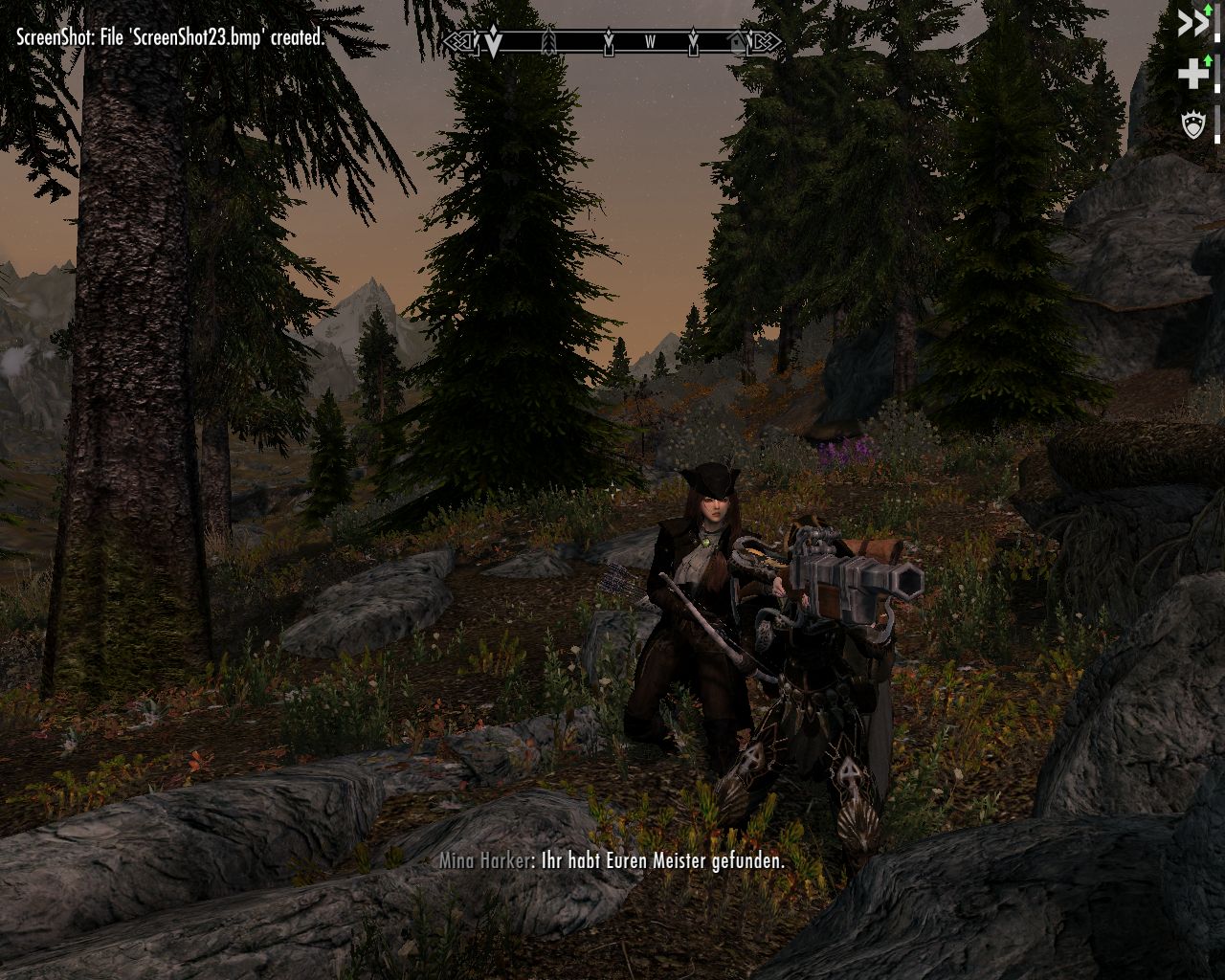Select the crowned shield armor widget icon

pyautogui.click(x=1193, y=124)
